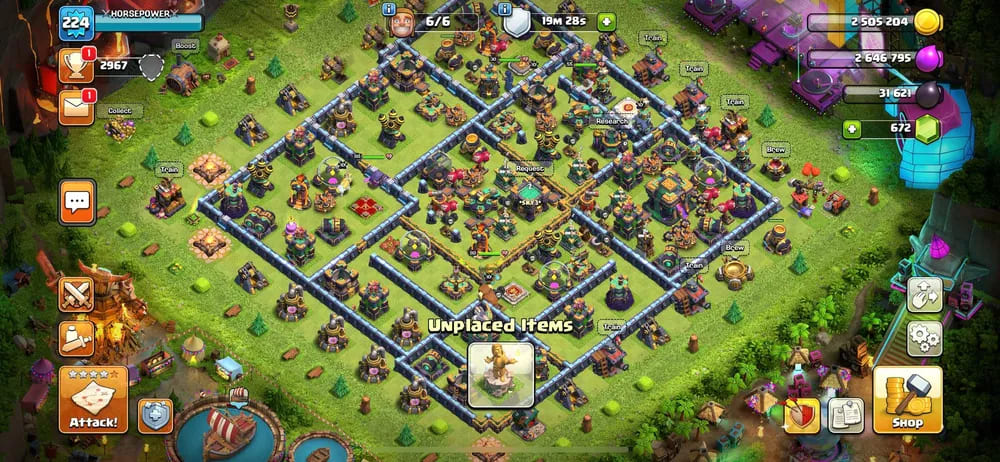Open the crossed swords war button
Screen dimensions: 1000x462
[x=76, y=294]
